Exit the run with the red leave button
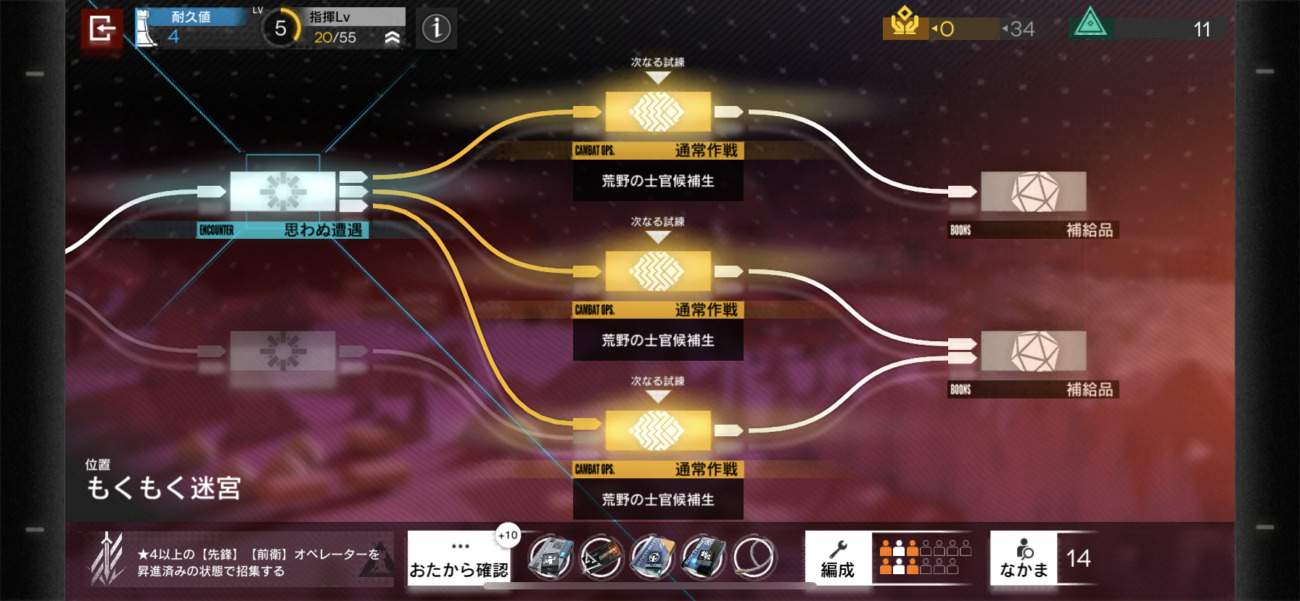This screenshot has height=601, width=1300. tap(101, 29)
